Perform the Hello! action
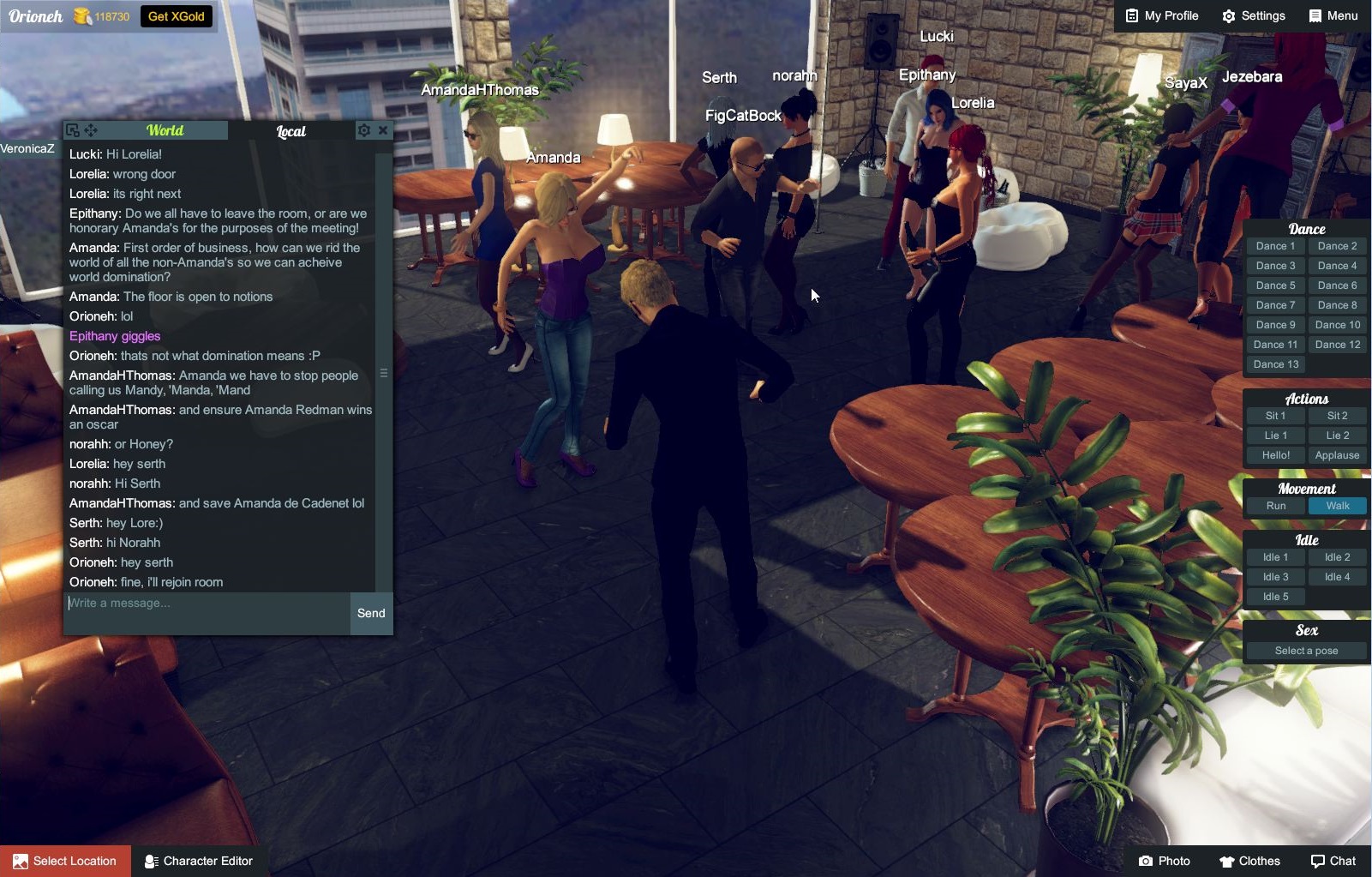The image size is (1372, 877). pyautogui.click(x=1275, y=455)
